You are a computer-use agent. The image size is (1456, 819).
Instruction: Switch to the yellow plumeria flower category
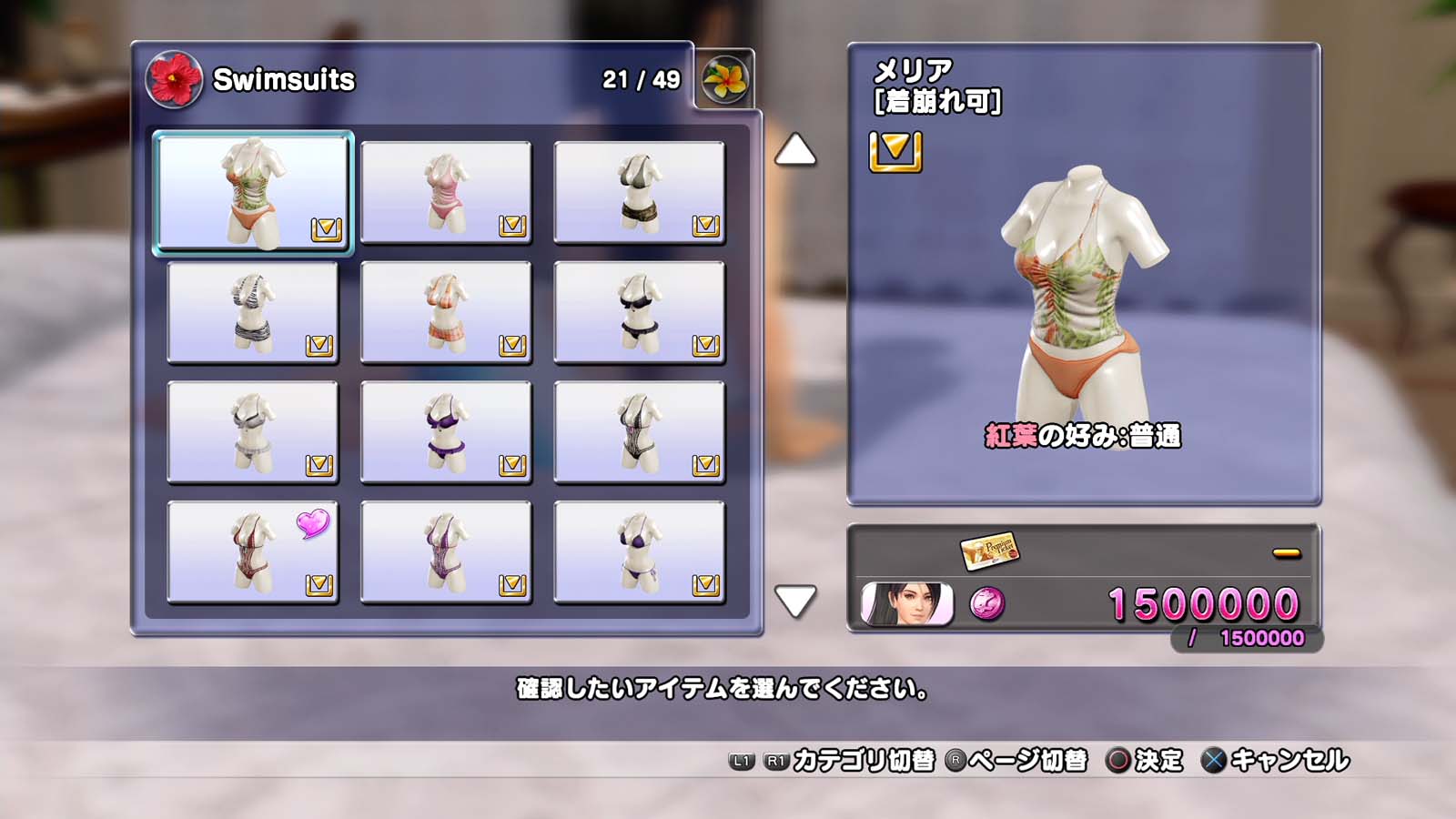(x=725, y=79)
